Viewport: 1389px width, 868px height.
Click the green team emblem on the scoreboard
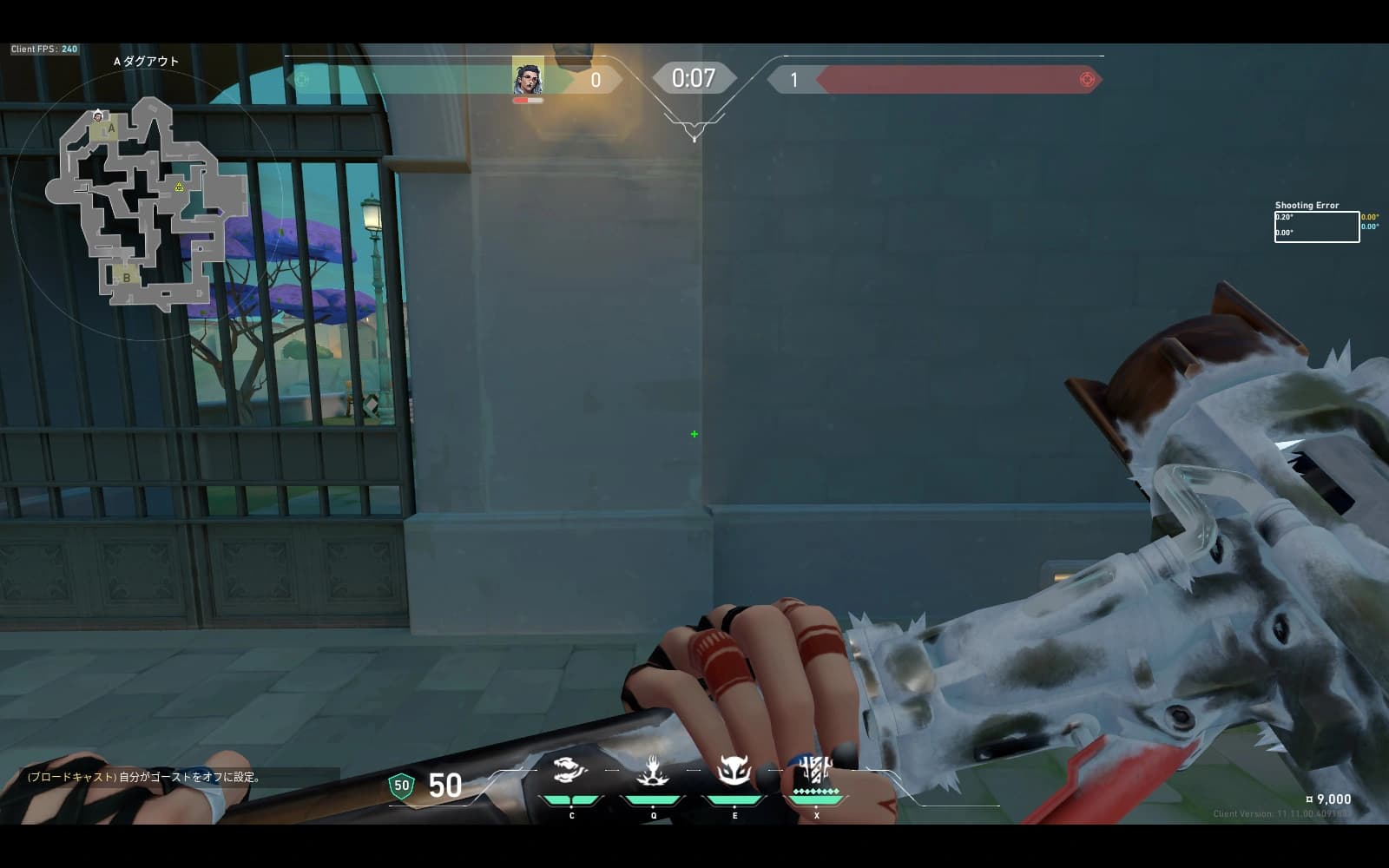[x=301, y=80]
